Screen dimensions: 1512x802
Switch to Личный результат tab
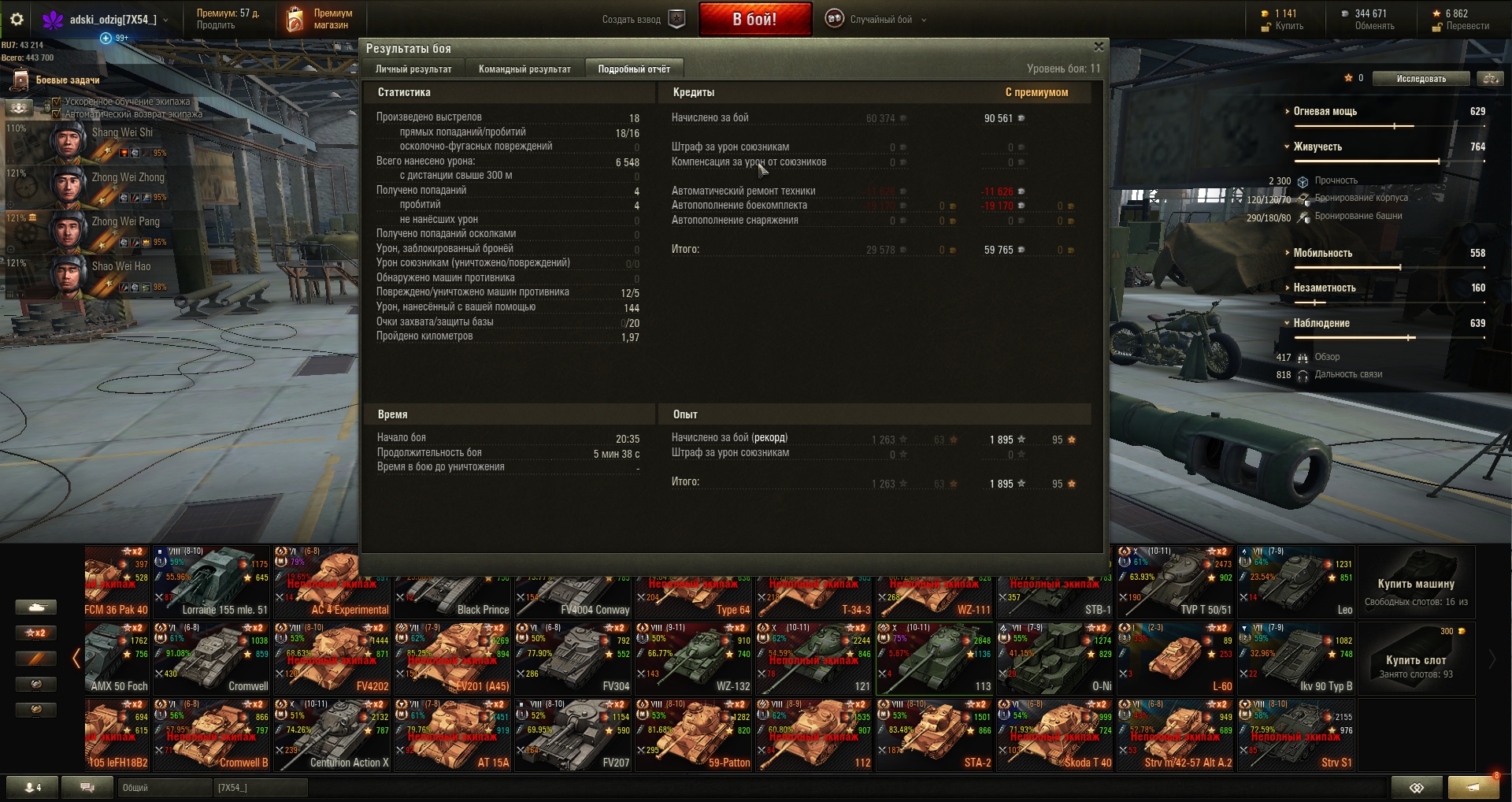click(x=413, y=69)
